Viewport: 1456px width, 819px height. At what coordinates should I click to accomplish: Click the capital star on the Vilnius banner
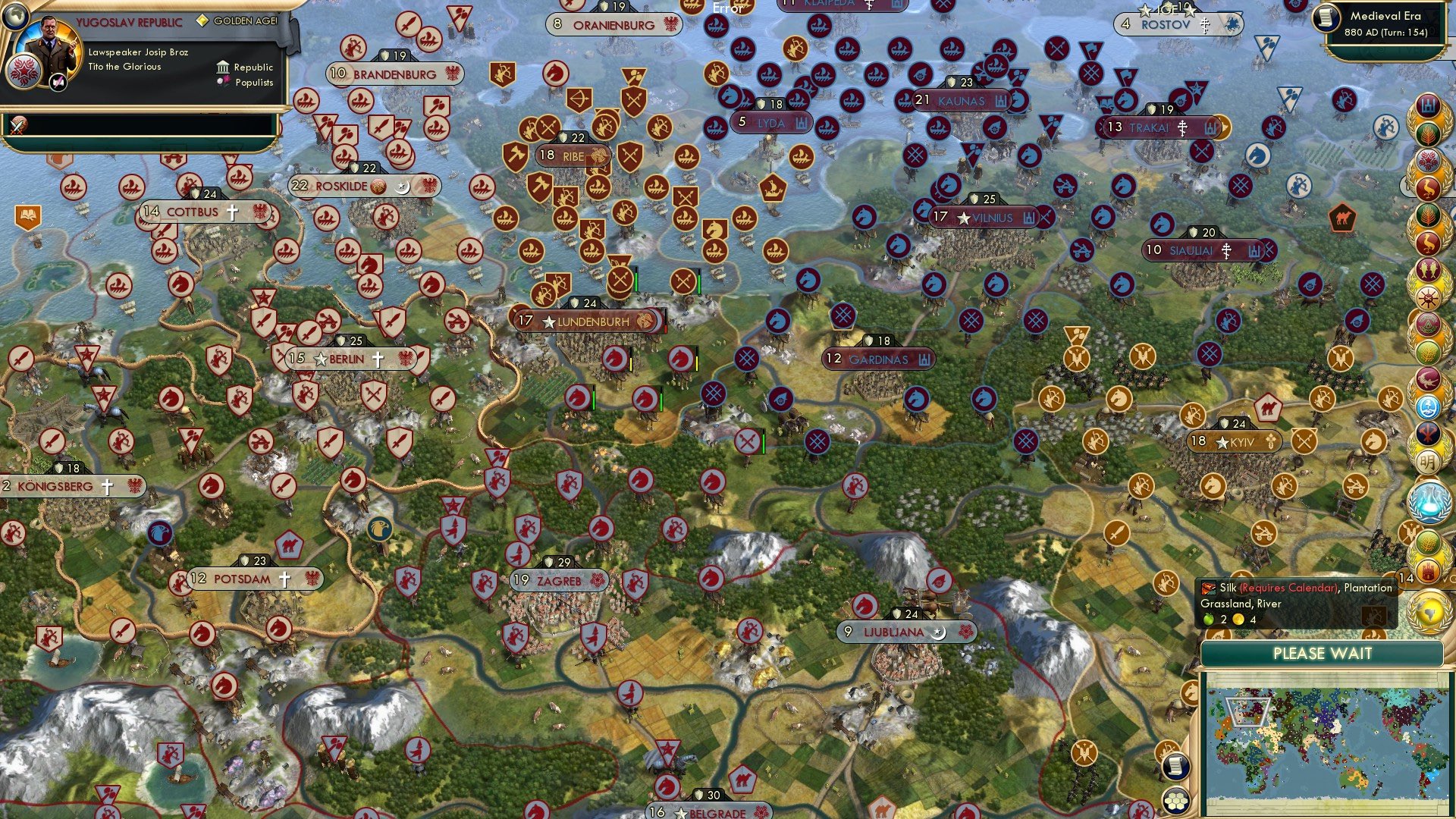pyautogui.click(x=964, y=218)
